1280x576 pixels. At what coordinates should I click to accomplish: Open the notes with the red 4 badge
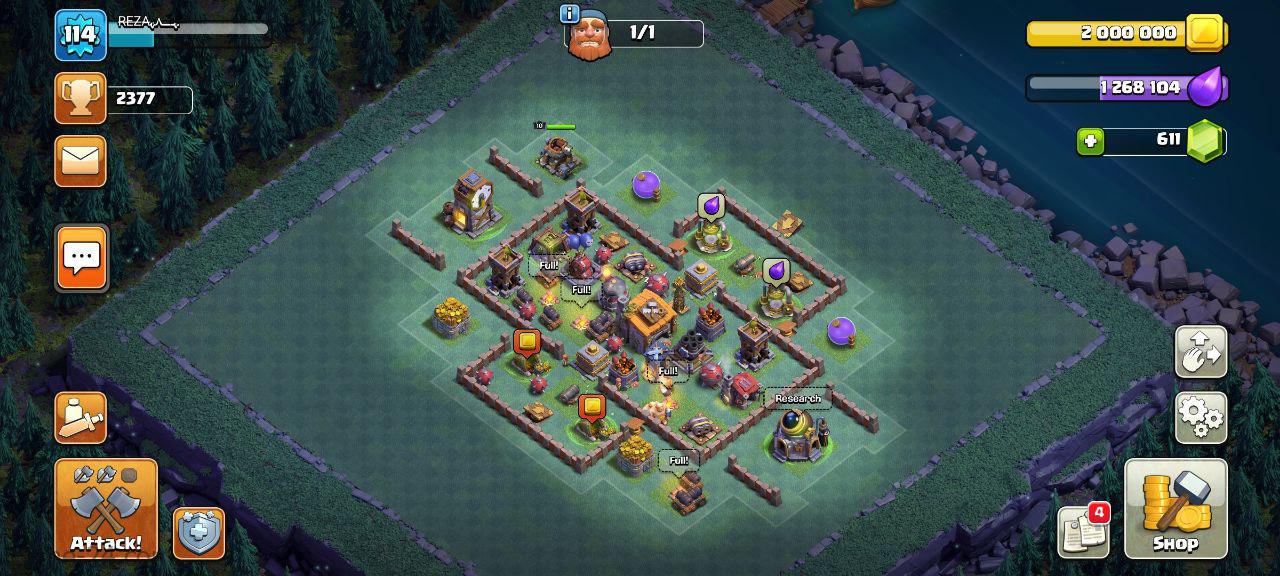pos(1084,531)
